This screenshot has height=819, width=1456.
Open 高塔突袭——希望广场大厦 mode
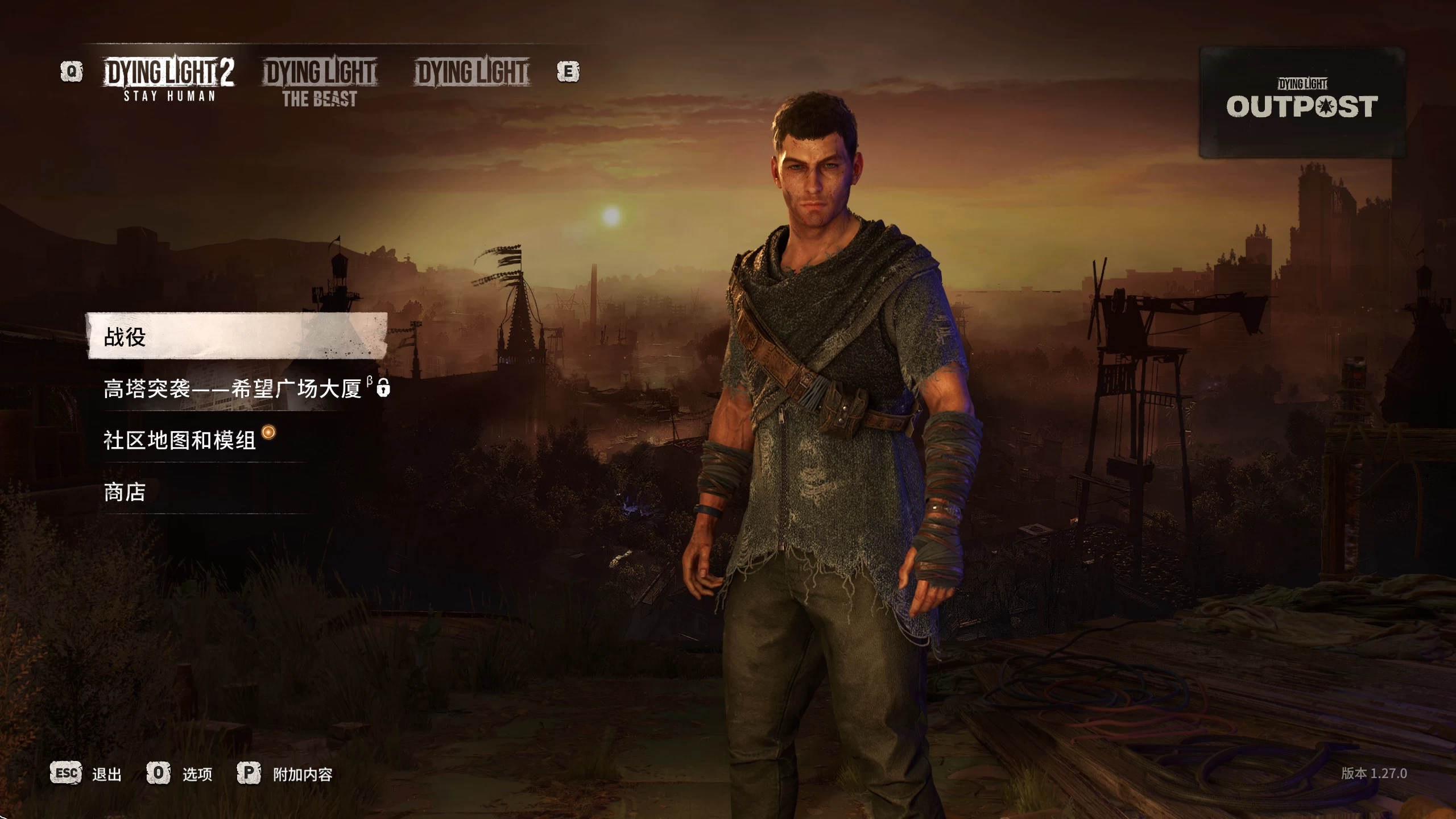pyautogui.click(x=233, y=389)
